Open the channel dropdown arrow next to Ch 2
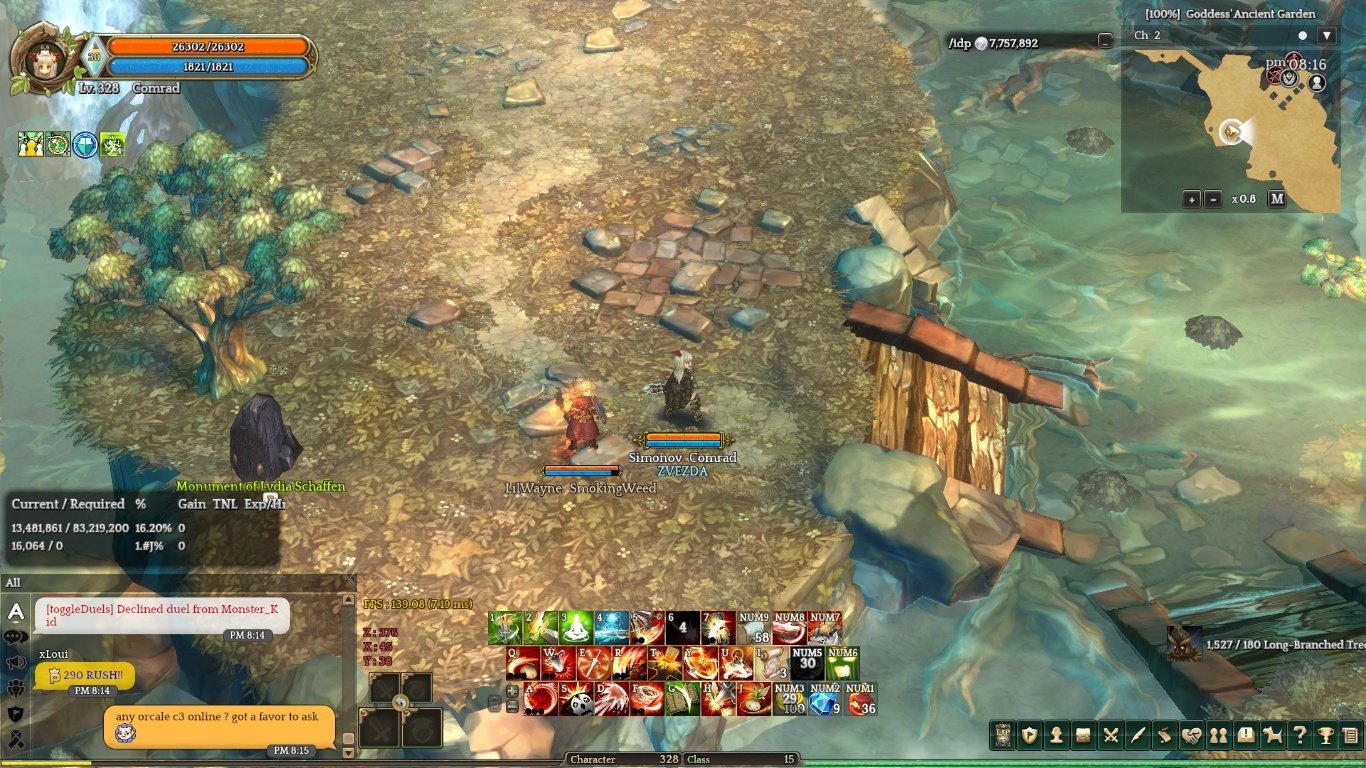Viewport: 1366px width, 768px height. (x=1327, y=36)
